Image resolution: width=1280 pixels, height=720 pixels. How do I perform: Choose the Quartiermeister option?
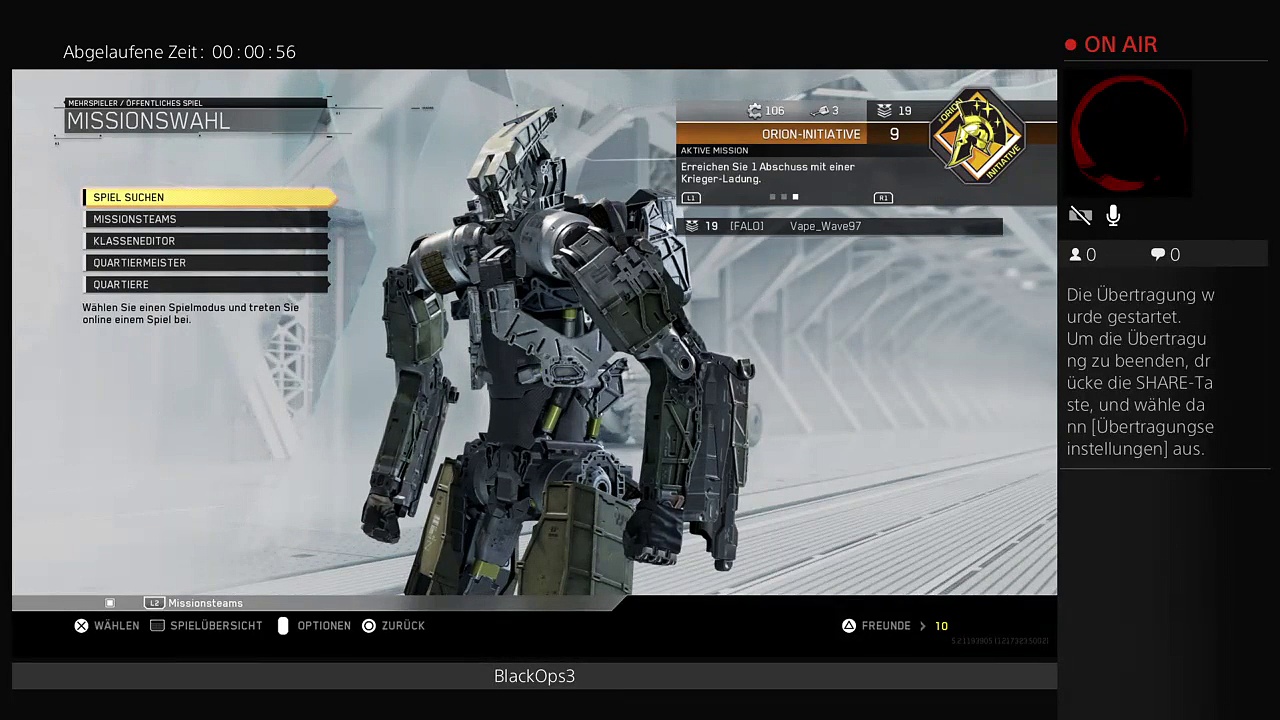click(x=206, y=263)
